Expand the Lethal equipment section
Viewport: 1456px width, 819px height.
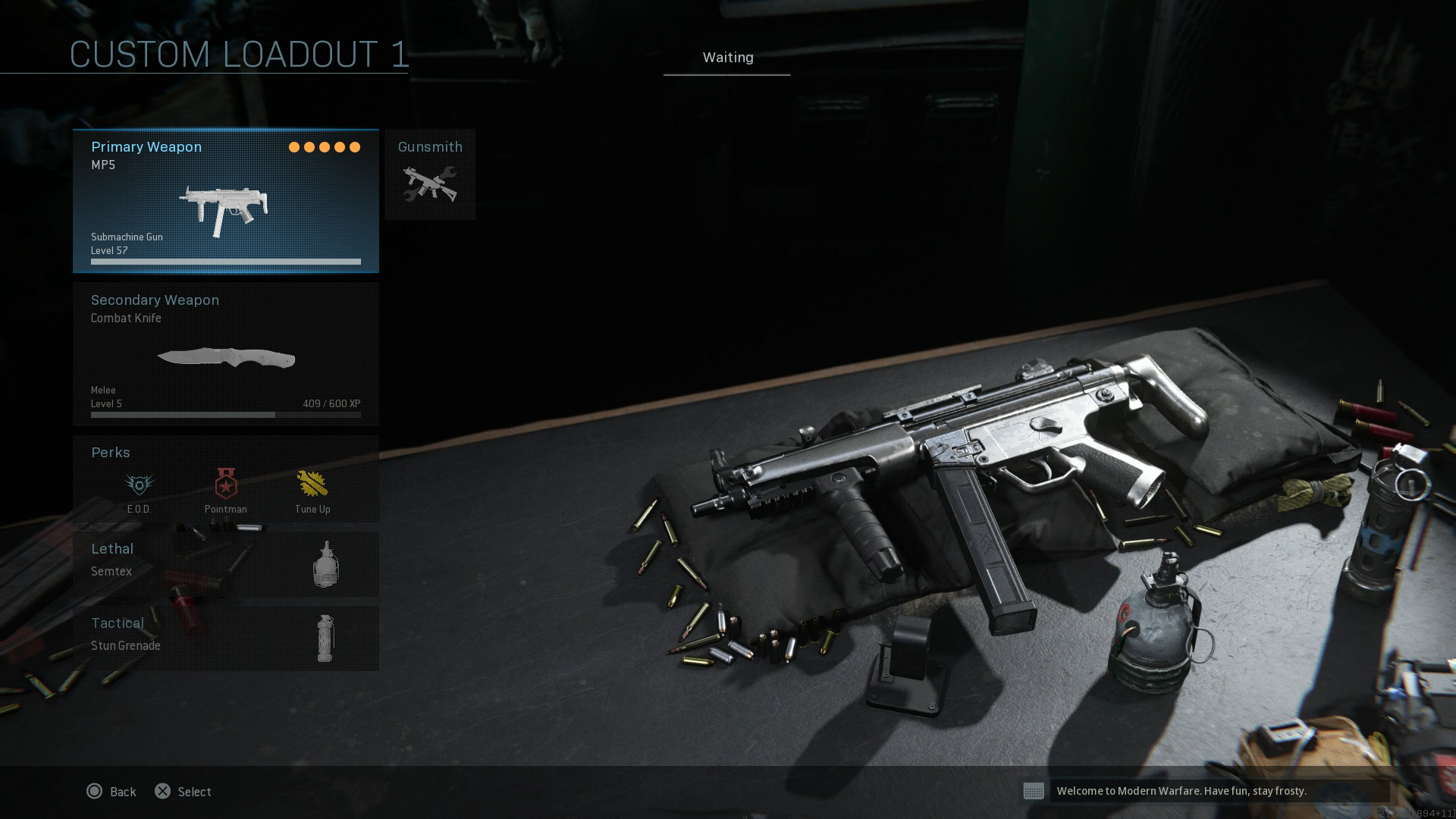tap(111, 549)
